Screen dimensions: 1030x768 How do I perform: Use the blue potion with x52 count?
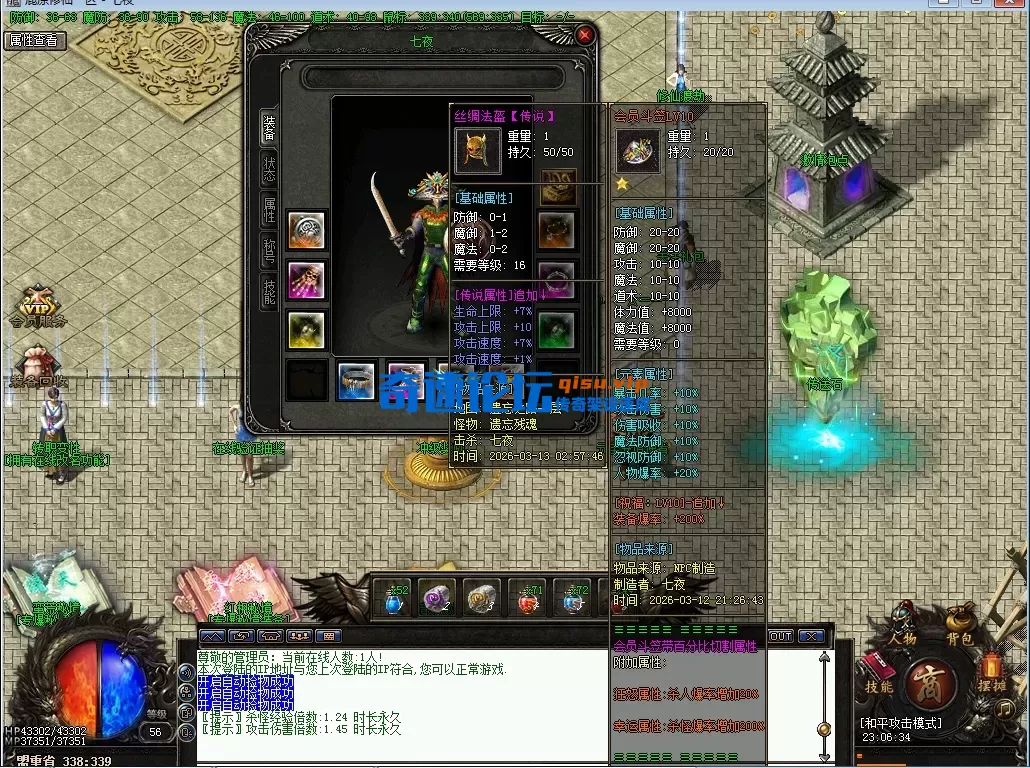click(395, 598)
